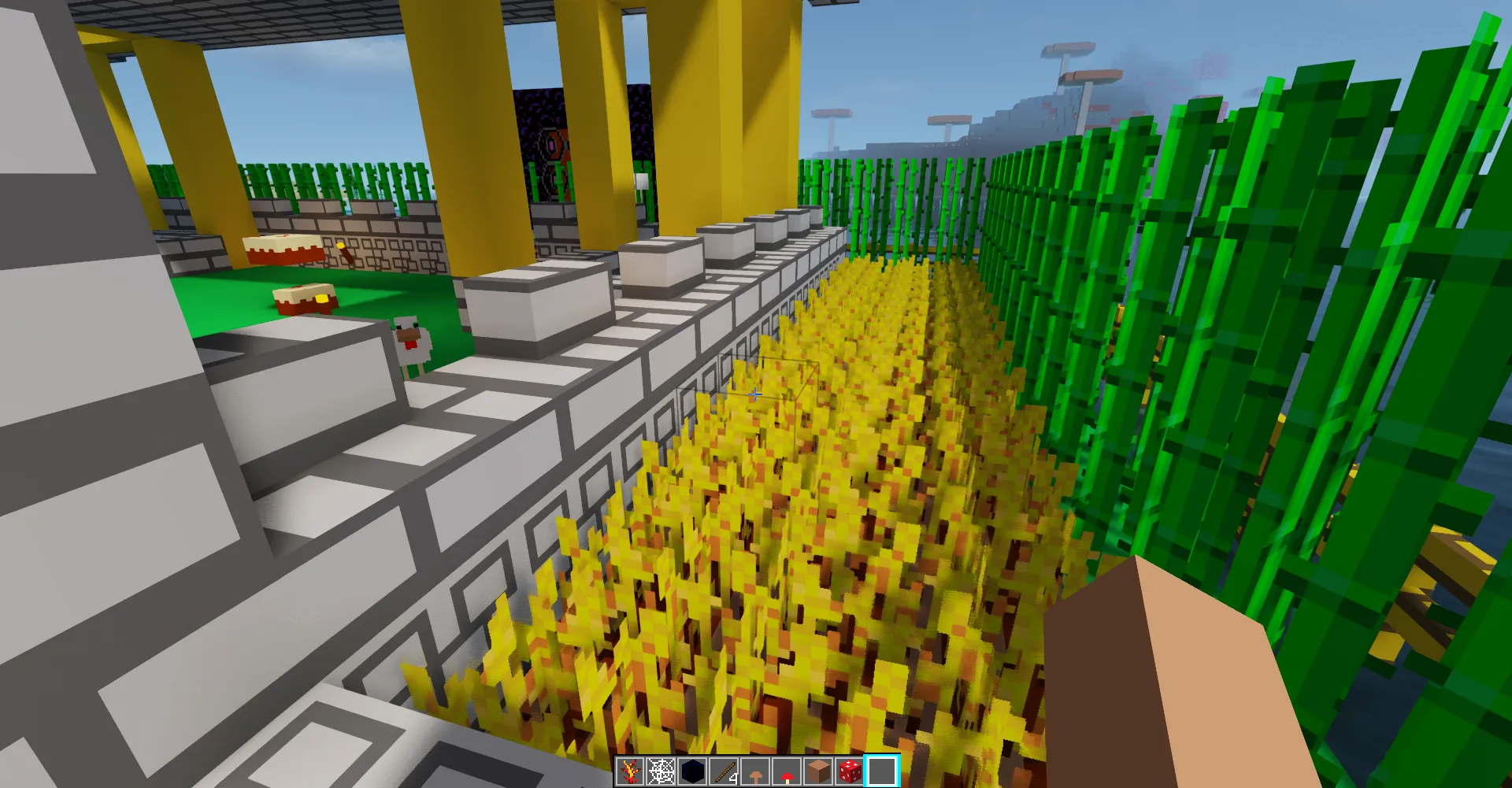Select the red mushroom block item
Viewport: 1512px width, 788px height.
pyautogui.click(x=850, y=771)
